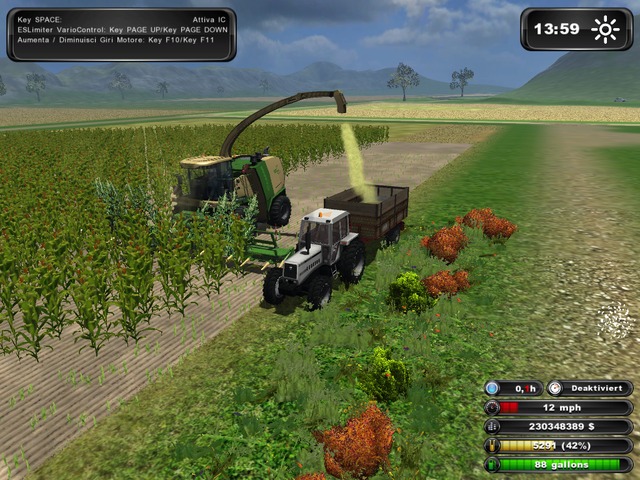This screenshot has width=640, height=480.
Task: Select the green fuel pump icon
Action: click(492, 465)
